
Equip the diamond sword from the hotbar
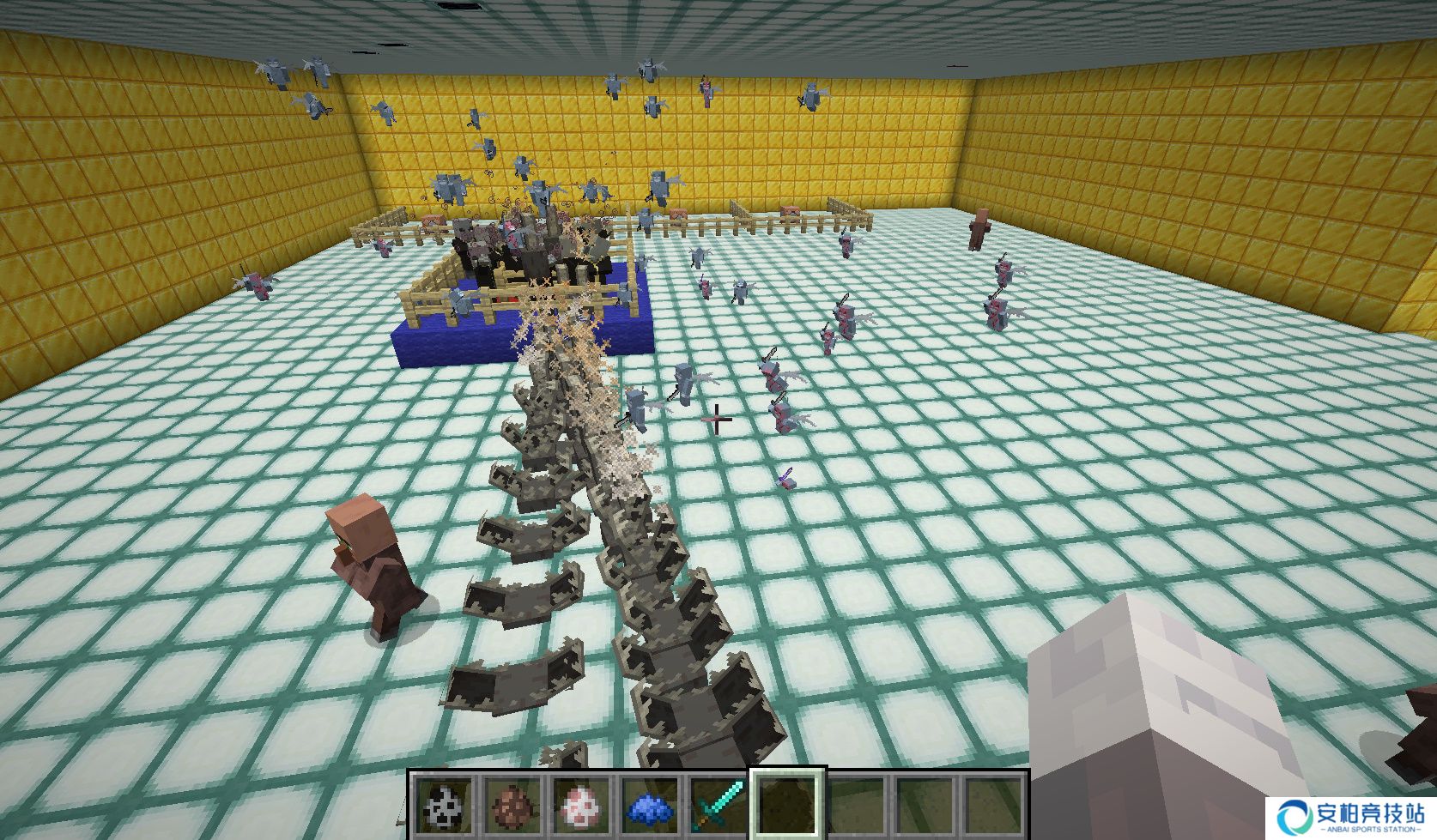tap(719, 807)
